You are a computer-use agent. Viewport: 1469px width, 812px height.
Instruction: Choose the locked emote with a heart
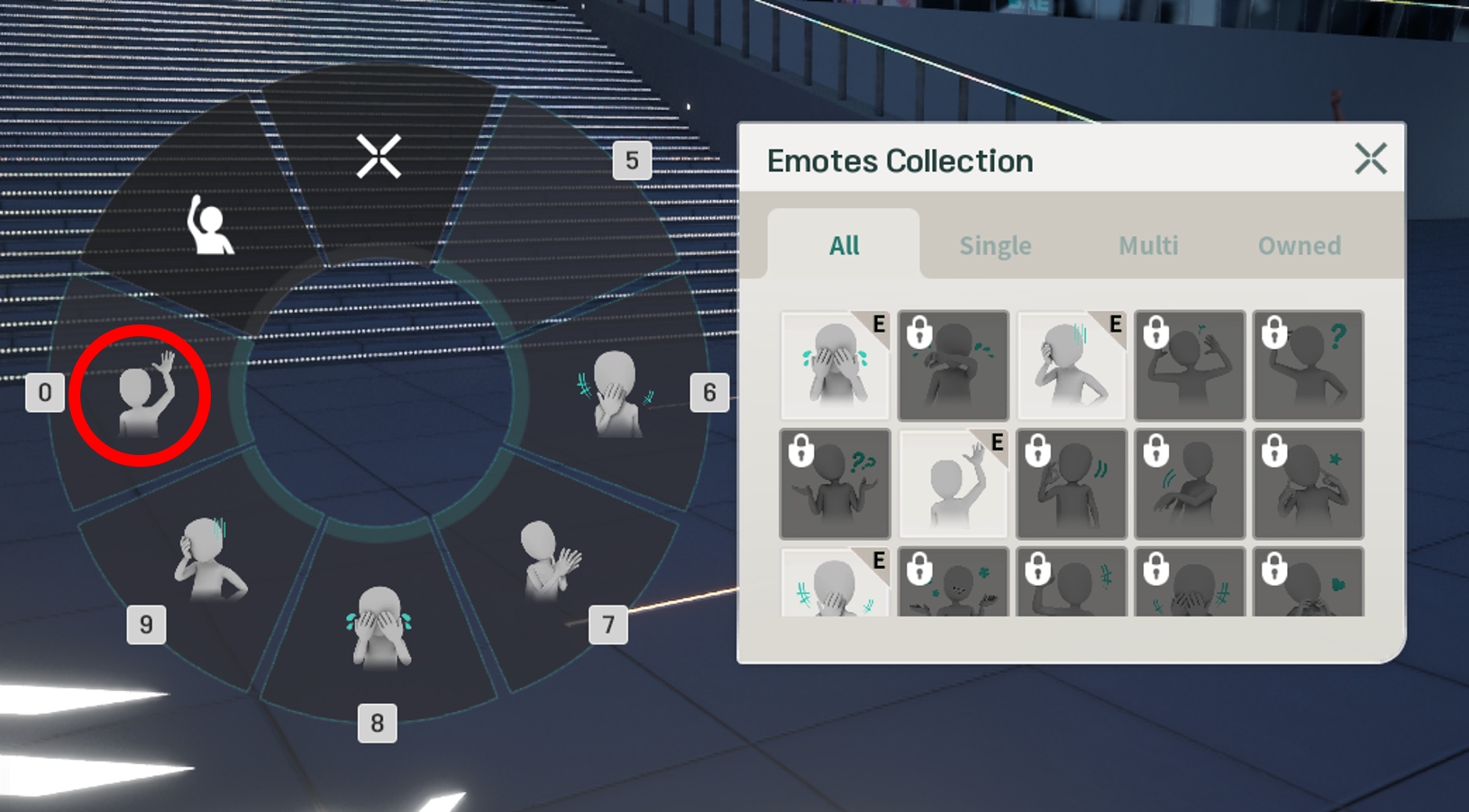coord(1308,584)
